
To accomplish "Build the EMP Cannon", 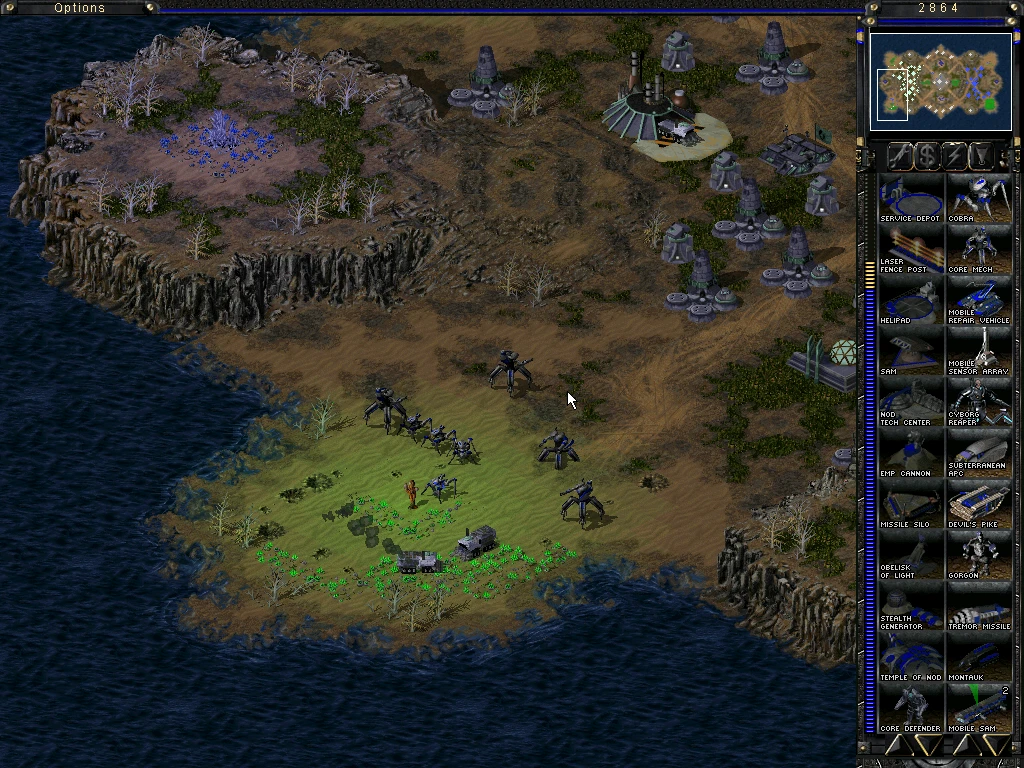I will pos(909,454).
